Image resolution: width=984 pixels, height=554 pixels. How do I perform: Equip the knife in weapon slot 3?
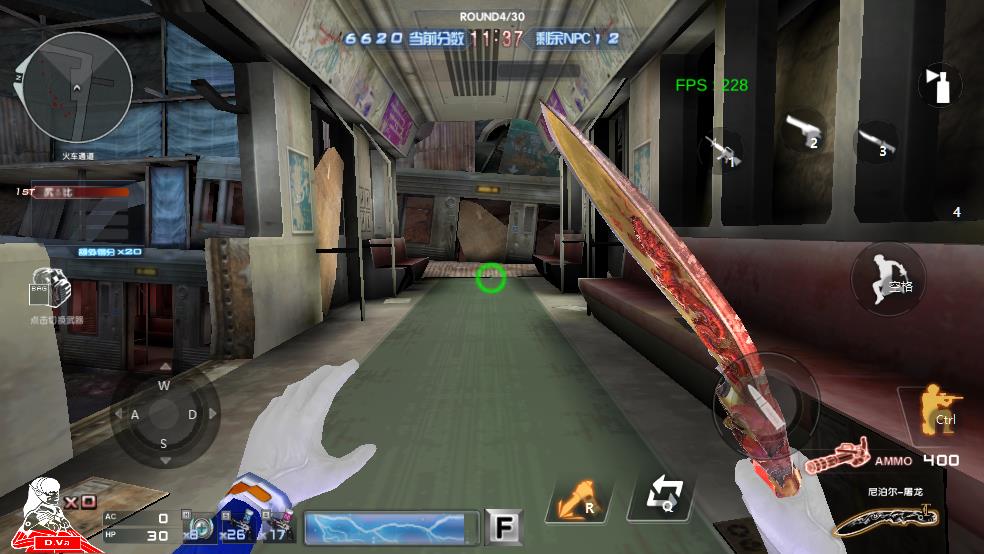coord(874,141)
